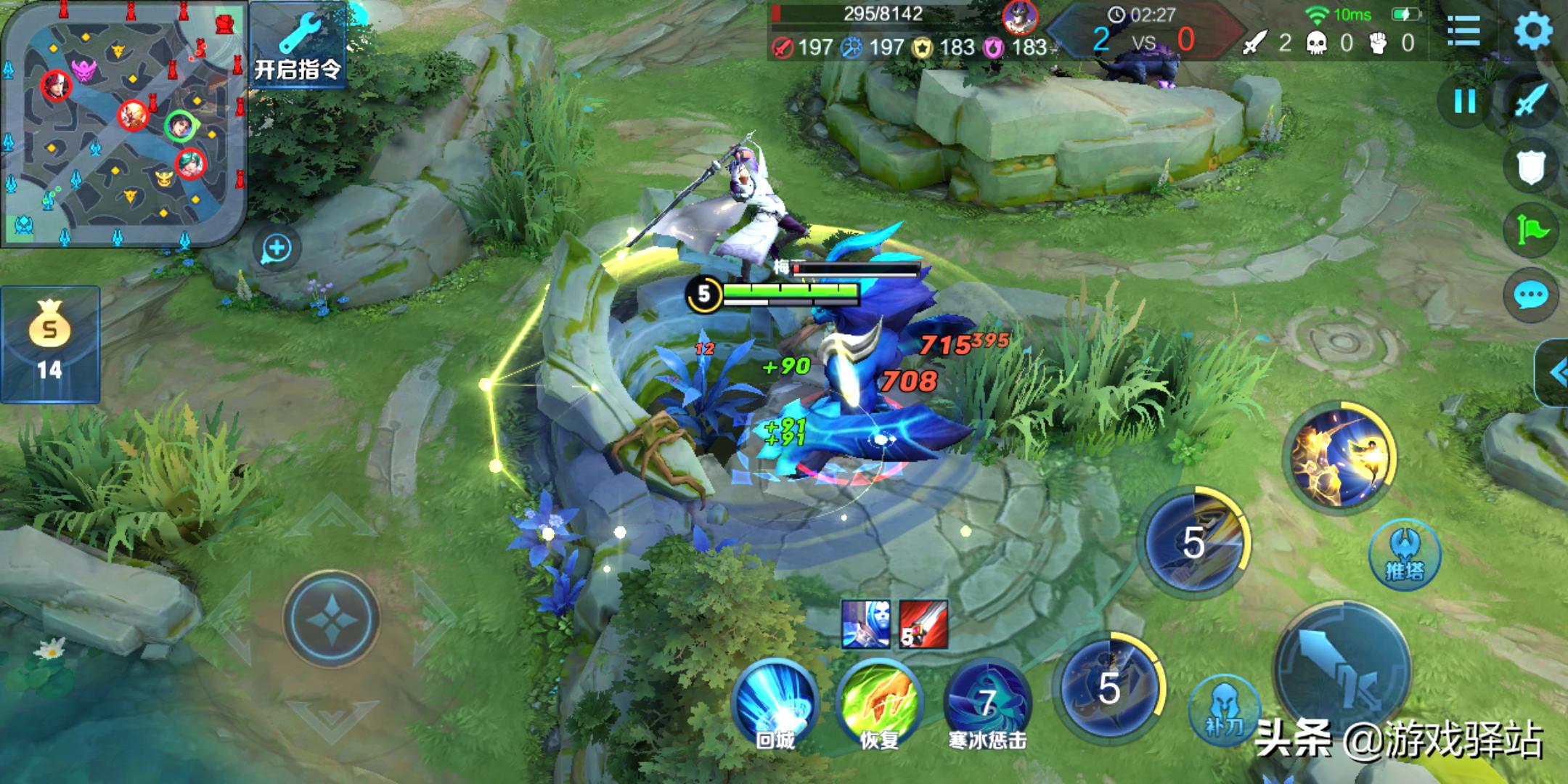1568x784 pixels.
Task: Tap the virtual joystick center
Action: 331,618
